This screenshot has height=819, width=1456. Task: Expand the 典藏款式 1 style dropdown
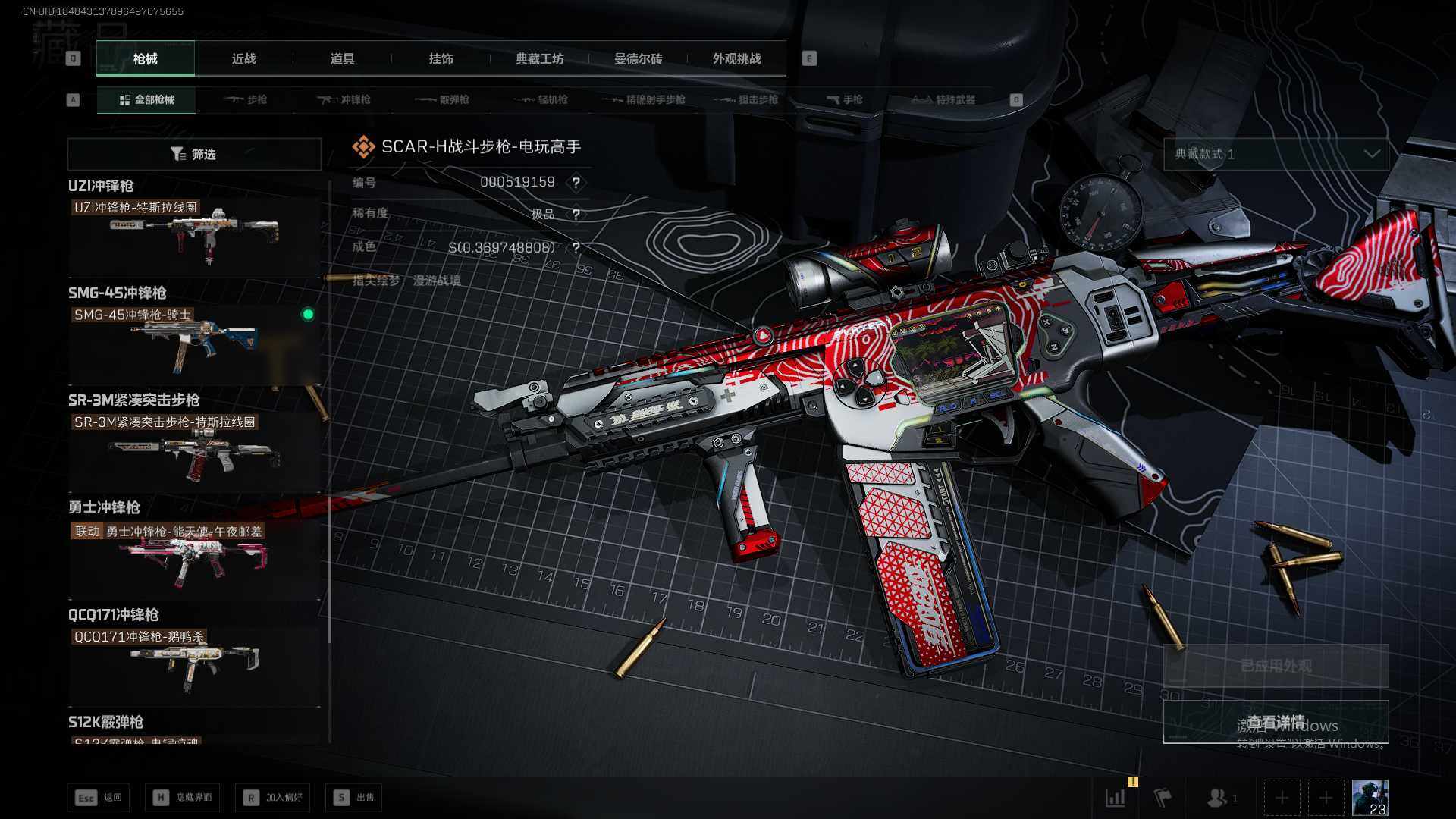click(x=1276, y=154)
